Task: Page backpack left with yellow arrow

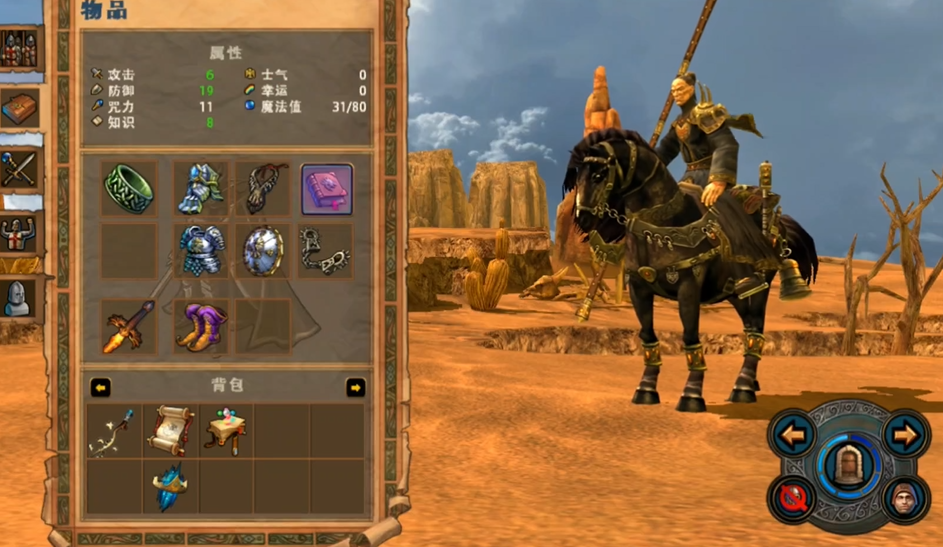Action: click(100, 387)
